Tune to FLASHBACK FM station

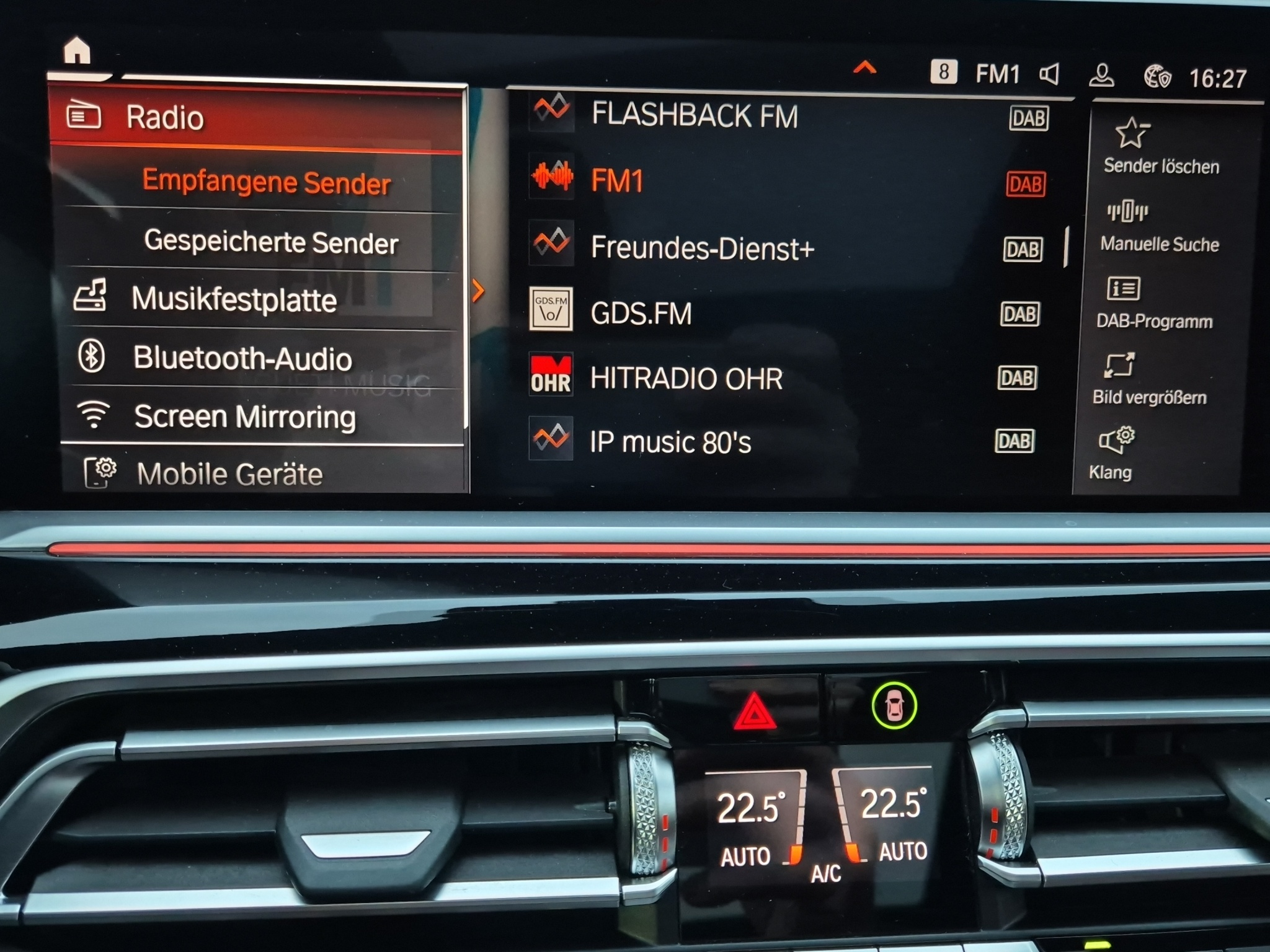coord(695,115)
